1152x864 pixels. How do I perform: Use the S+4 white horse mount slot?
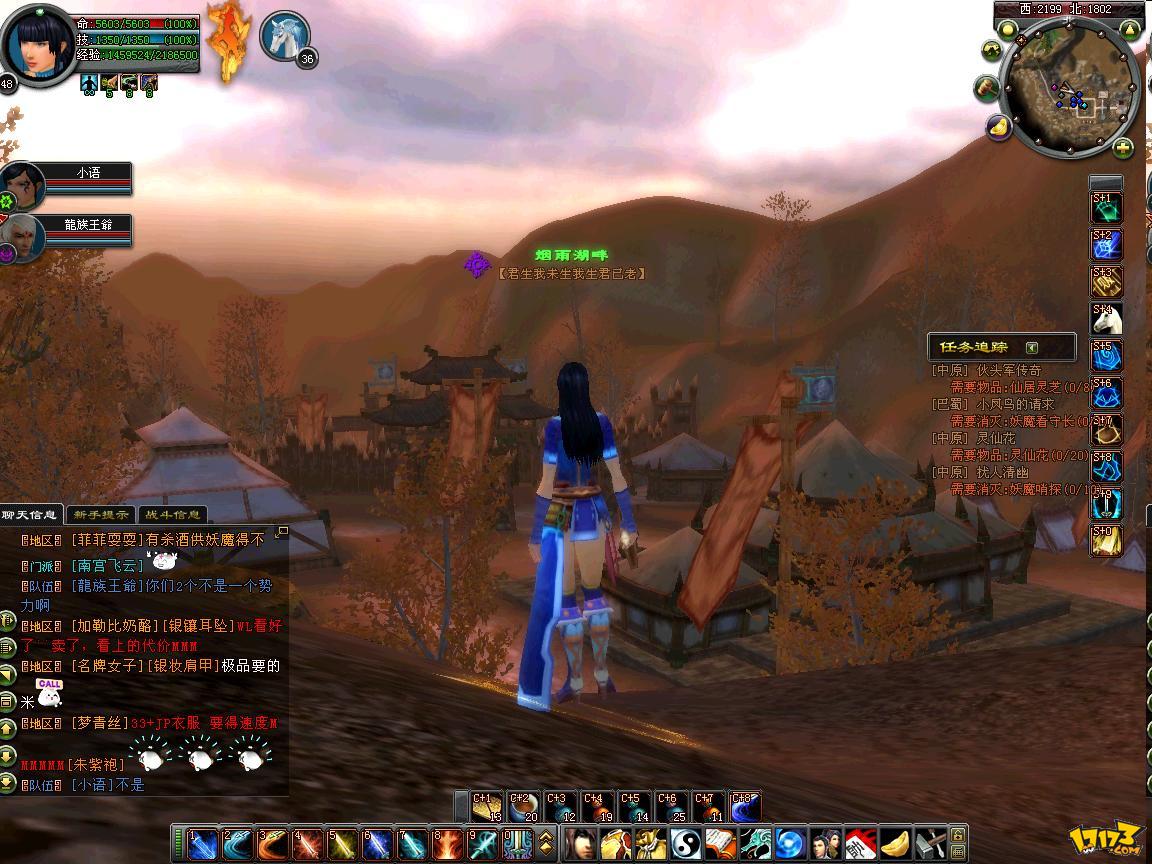tap(1105, 320)
